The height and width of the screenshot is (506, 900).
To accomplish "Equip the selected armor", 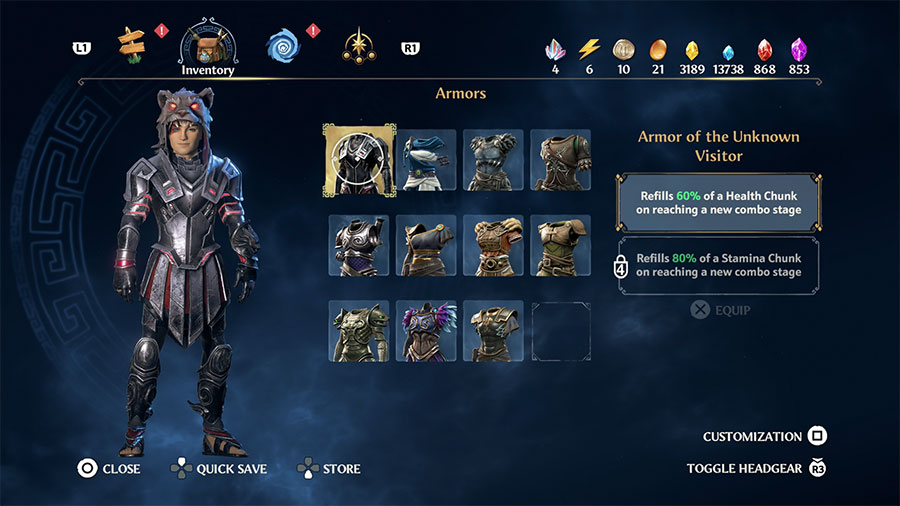I will (x=720, y=310).
